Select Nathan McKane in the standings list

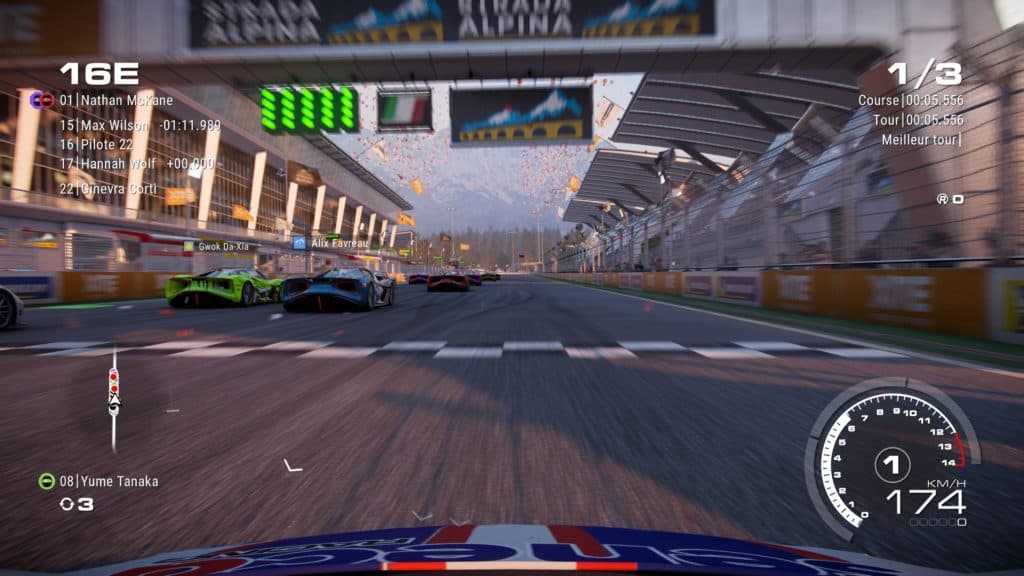115,100
